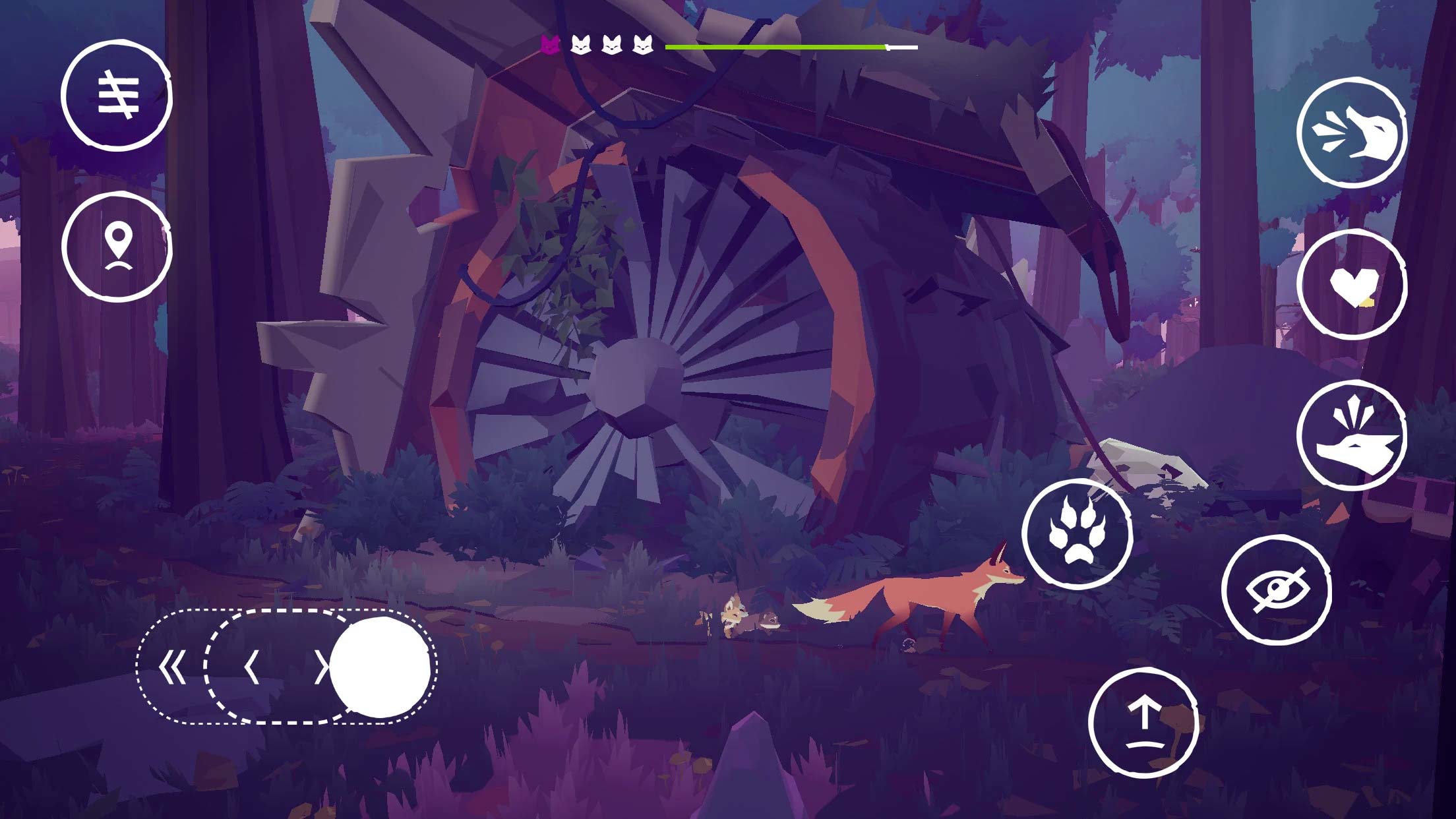
Task: Tap the up arrow jump button
Action: coord(1143,723)
